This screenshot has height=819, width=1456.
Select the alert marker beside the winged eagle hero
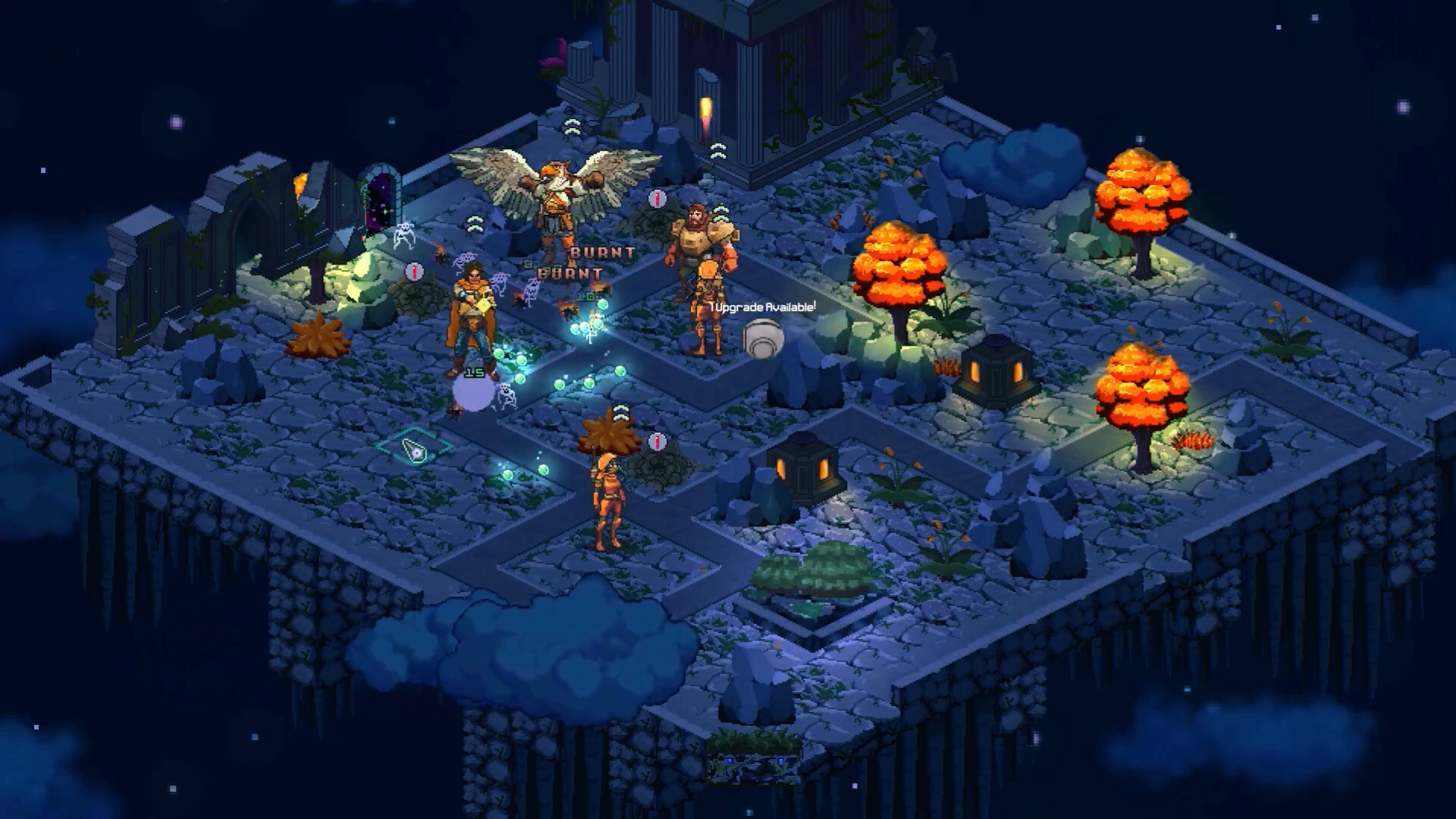[x=657, y=199]
